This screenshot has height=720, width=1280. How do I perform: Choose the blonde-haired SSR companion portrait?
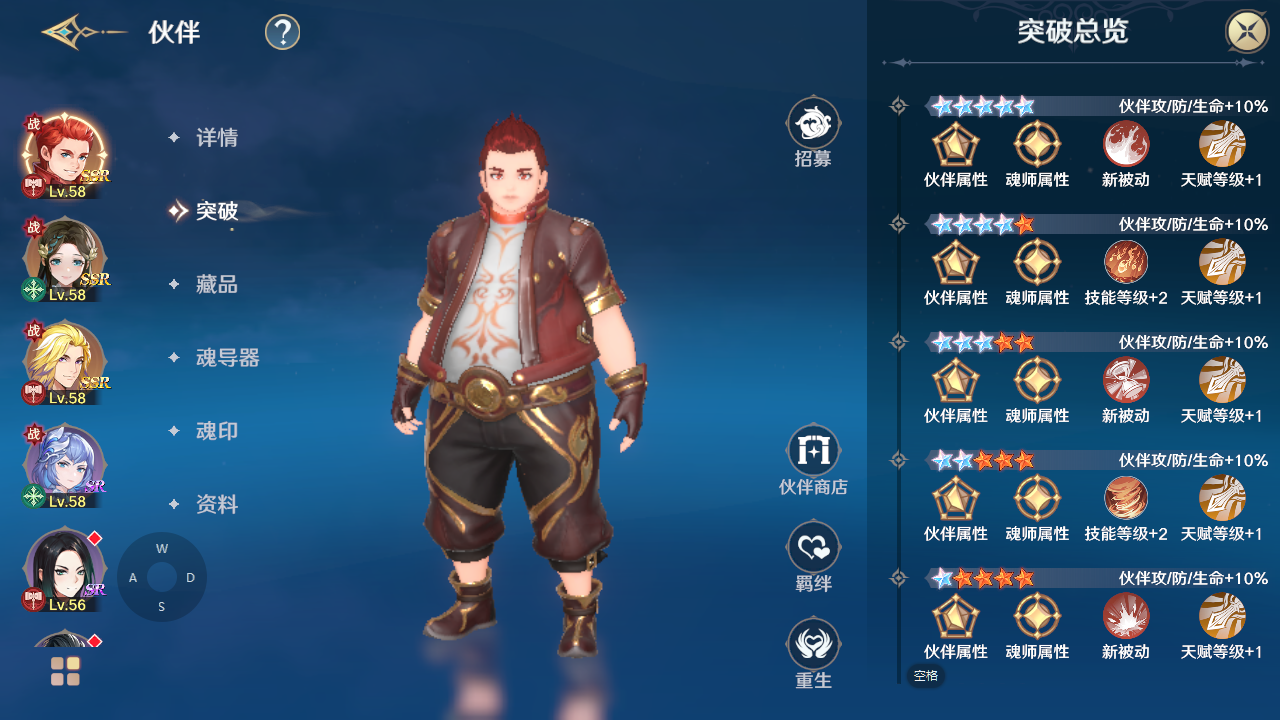[64, 361]
